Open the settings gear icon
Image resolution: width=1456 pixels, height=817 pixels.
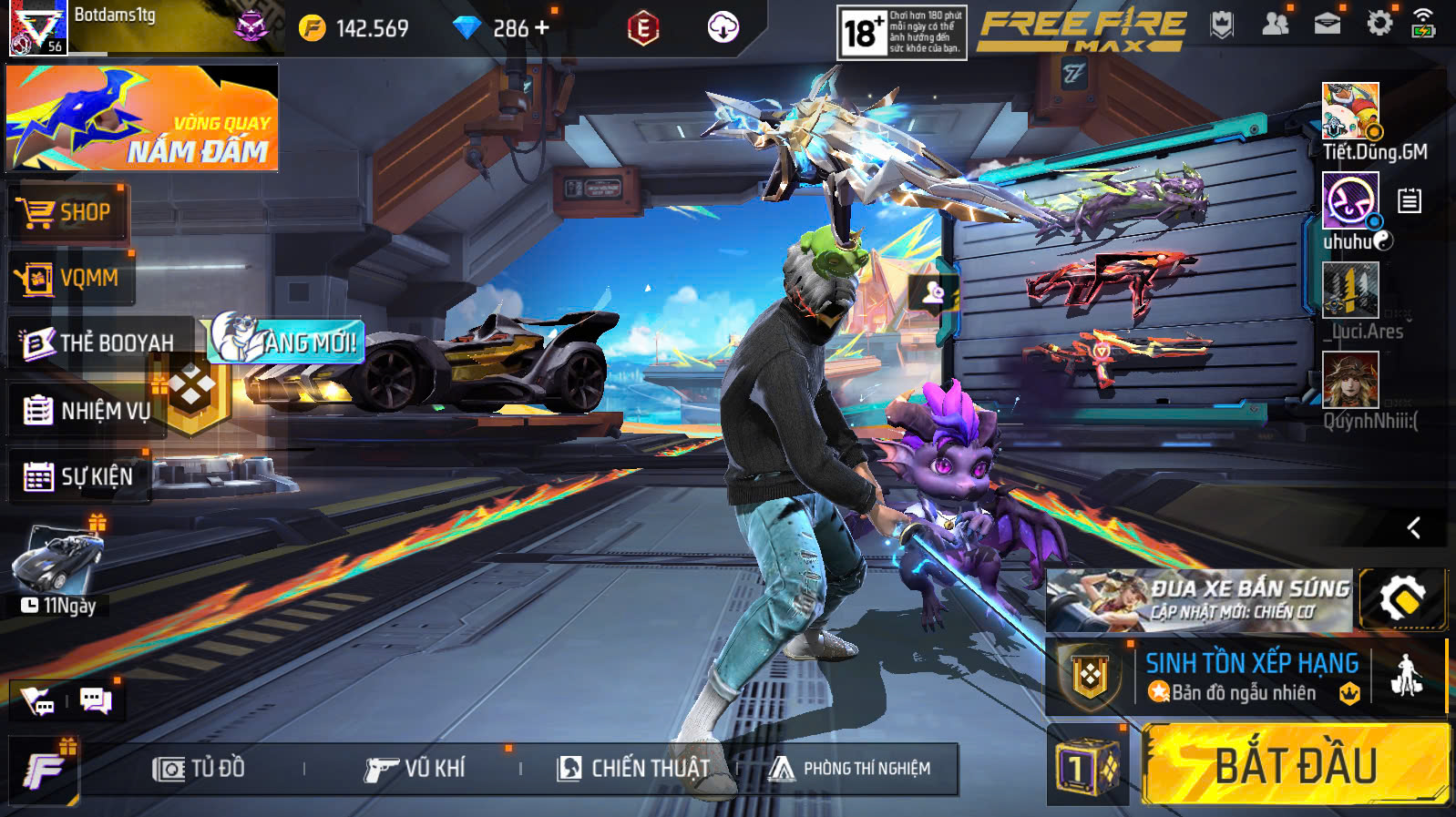[x=1379, y=24]
